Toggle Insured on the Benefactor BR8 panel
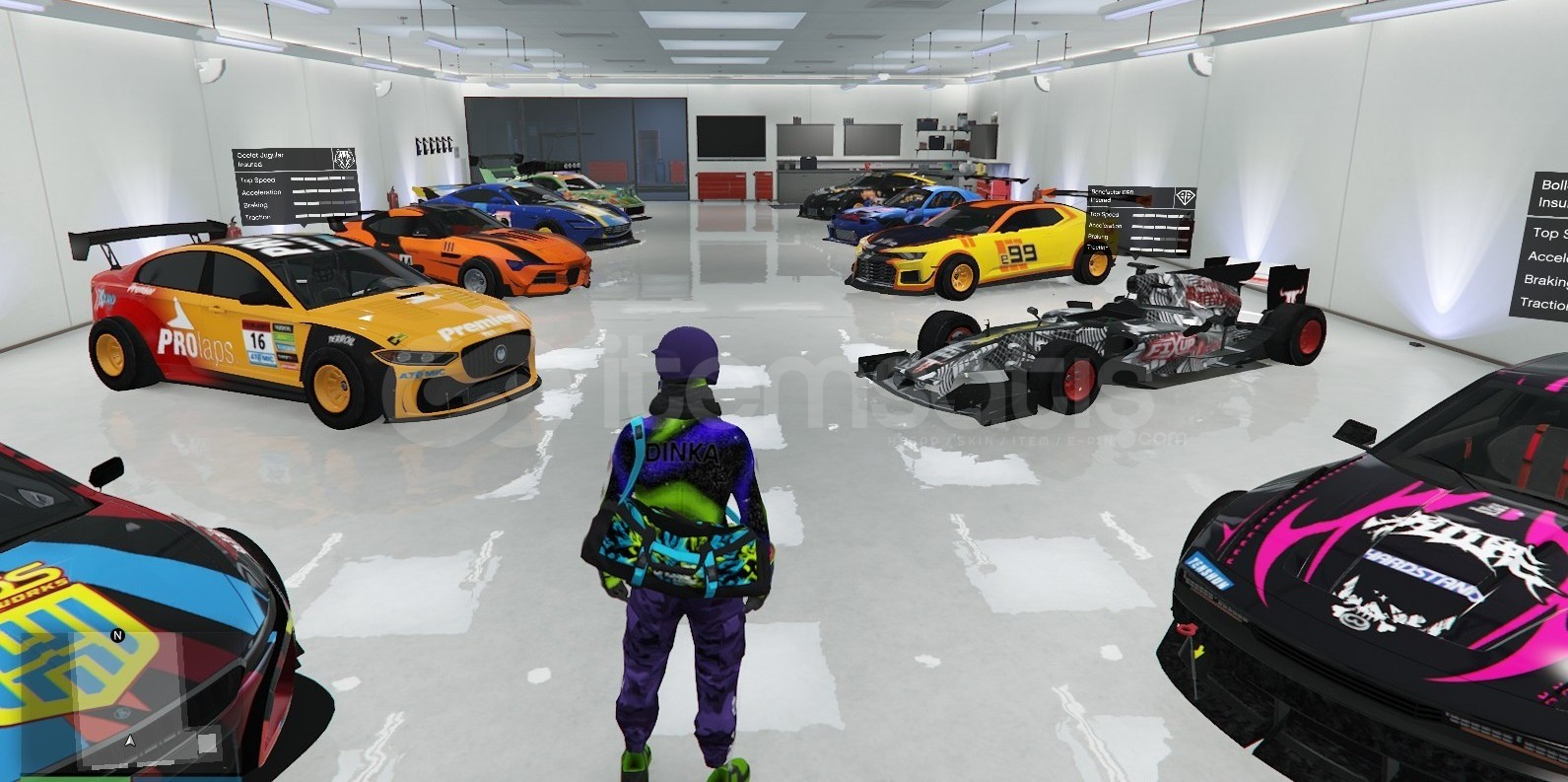 [x=1101, y=200]
